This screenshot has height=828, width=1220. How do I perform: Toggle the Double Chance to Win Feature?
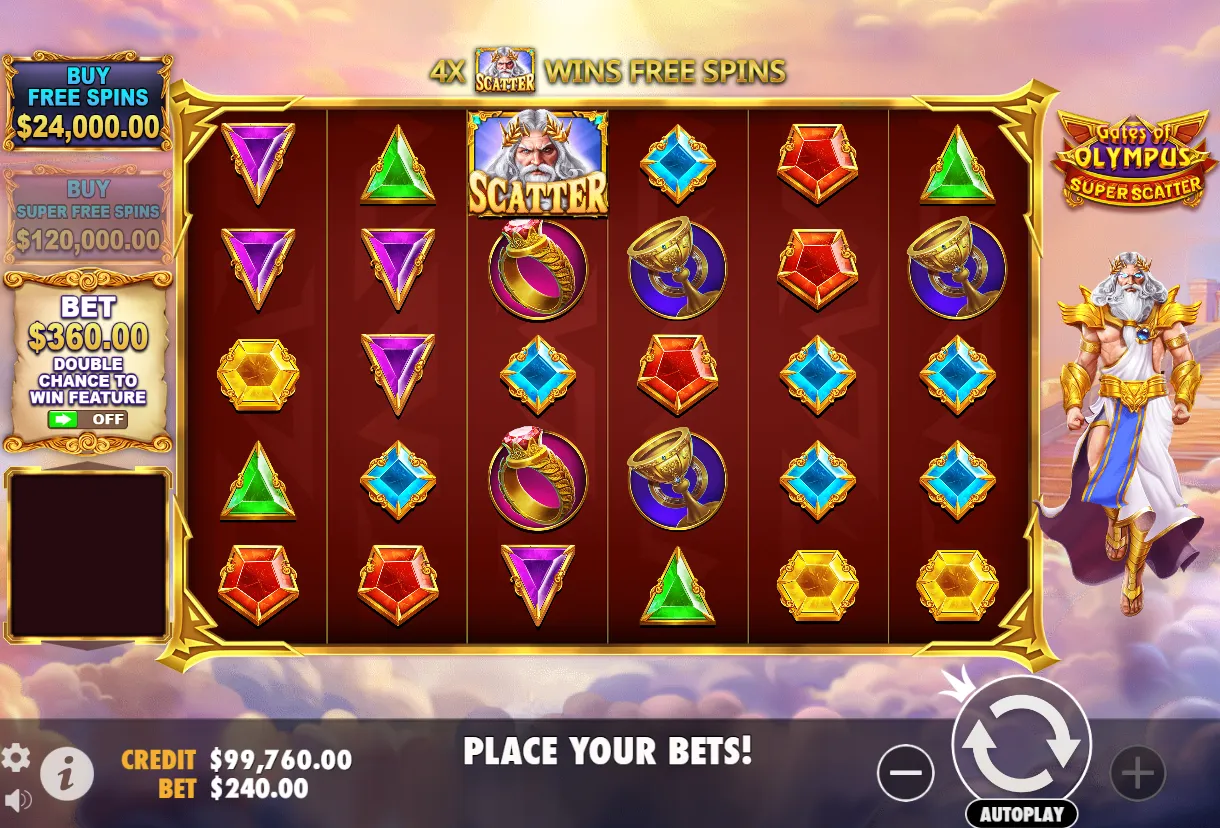click(88, 419)
